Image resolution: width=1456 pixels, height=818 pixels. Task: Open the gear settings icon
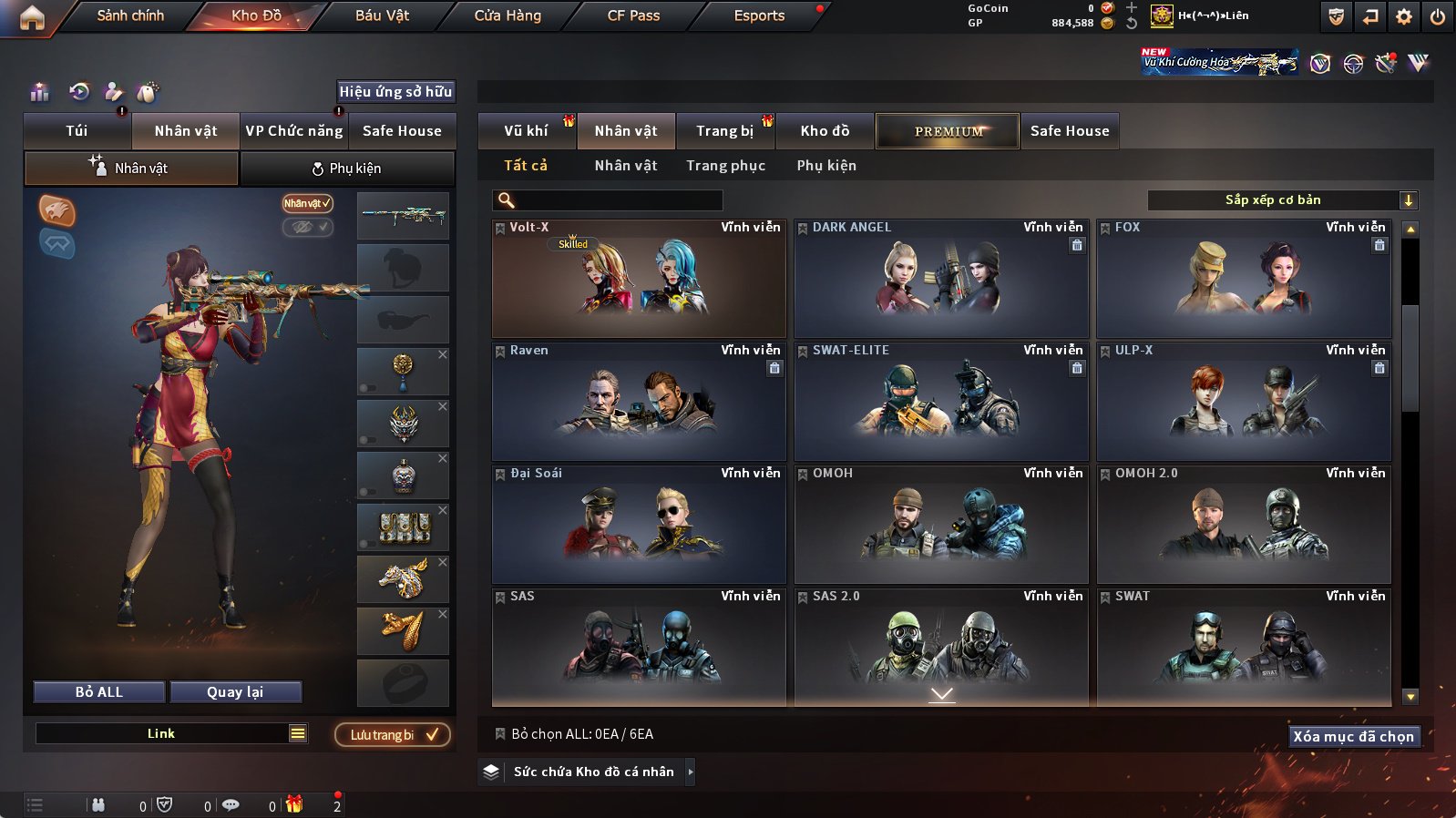1404,16
